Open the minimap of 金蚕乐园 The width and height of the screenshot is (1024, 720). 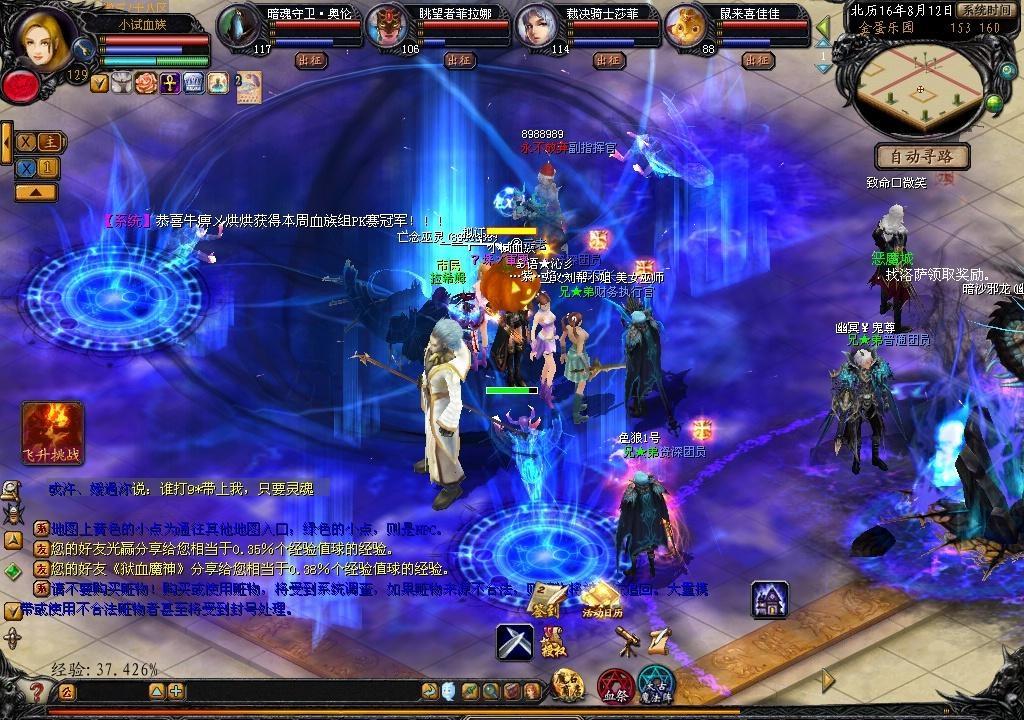click(x=920, y=88)
